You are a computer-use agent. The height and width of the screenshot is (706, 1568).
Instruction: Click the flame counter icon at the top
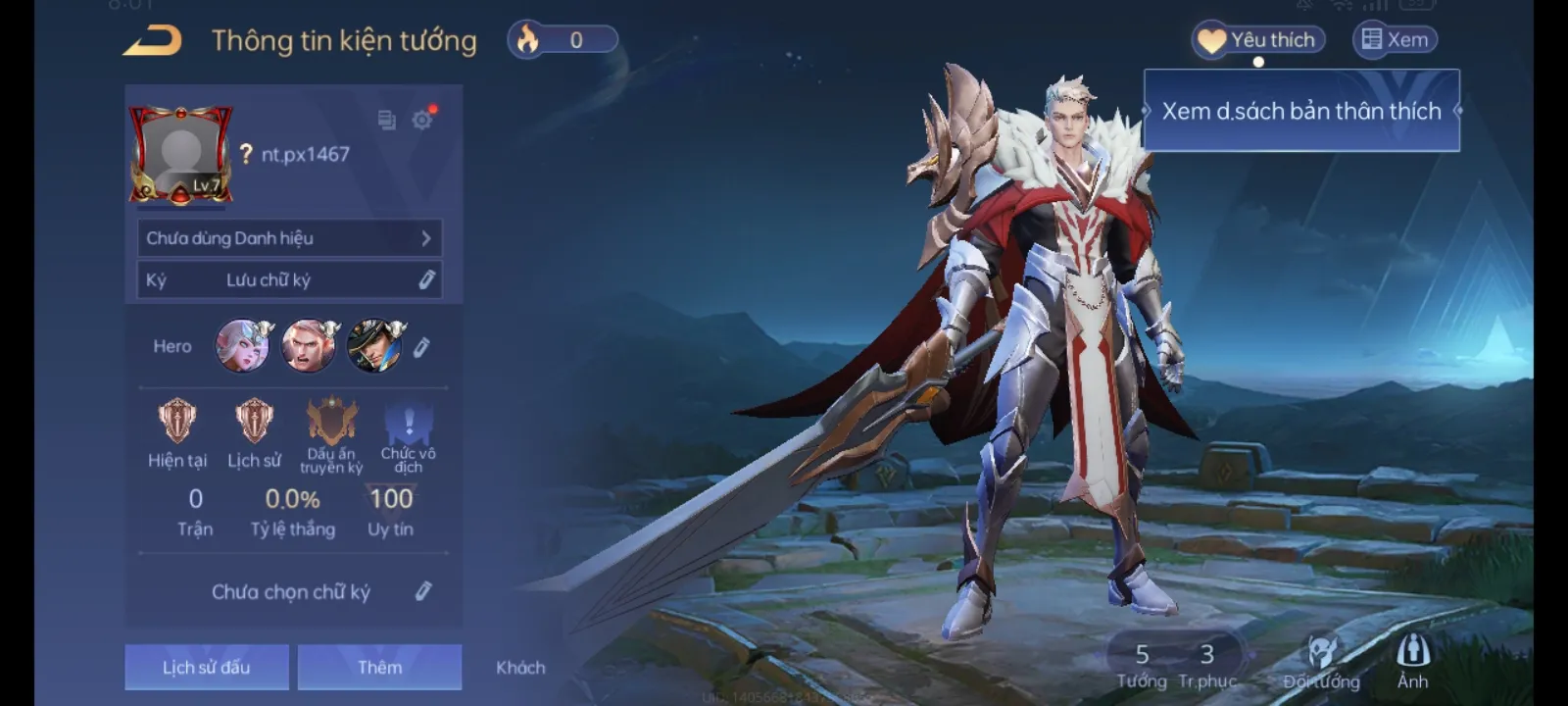[x=528, y=39]
